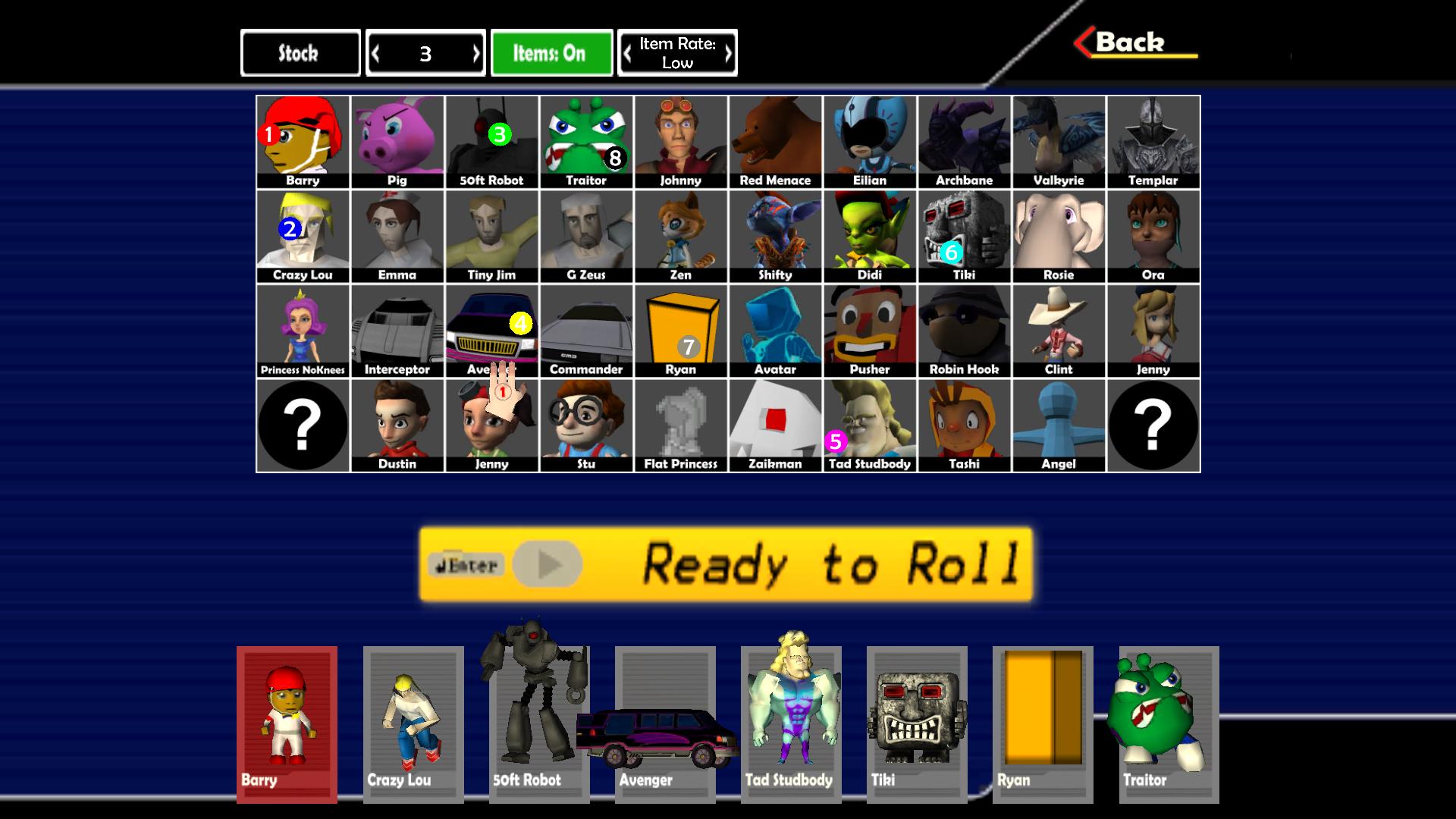Select the Zaikman character tile
1456x819 pixels.
(775, 425)
